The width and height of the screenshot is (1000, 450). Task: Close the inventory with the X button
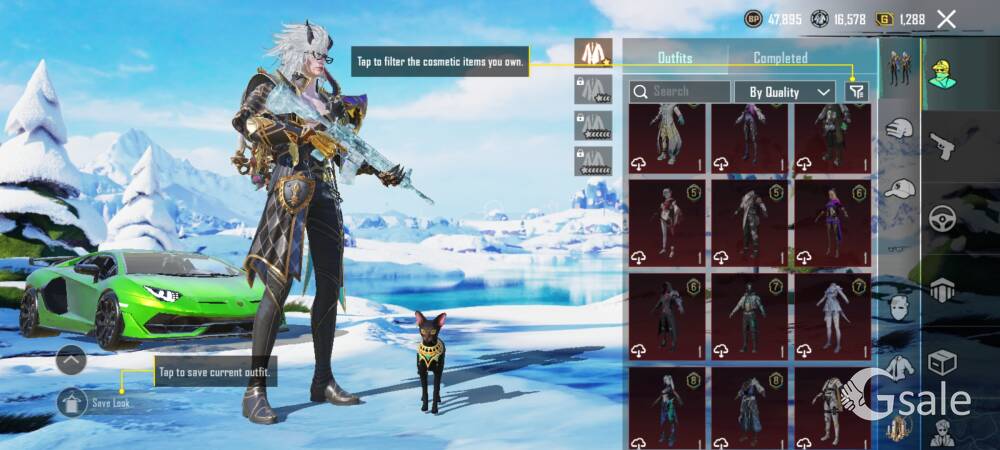point(946,19)
